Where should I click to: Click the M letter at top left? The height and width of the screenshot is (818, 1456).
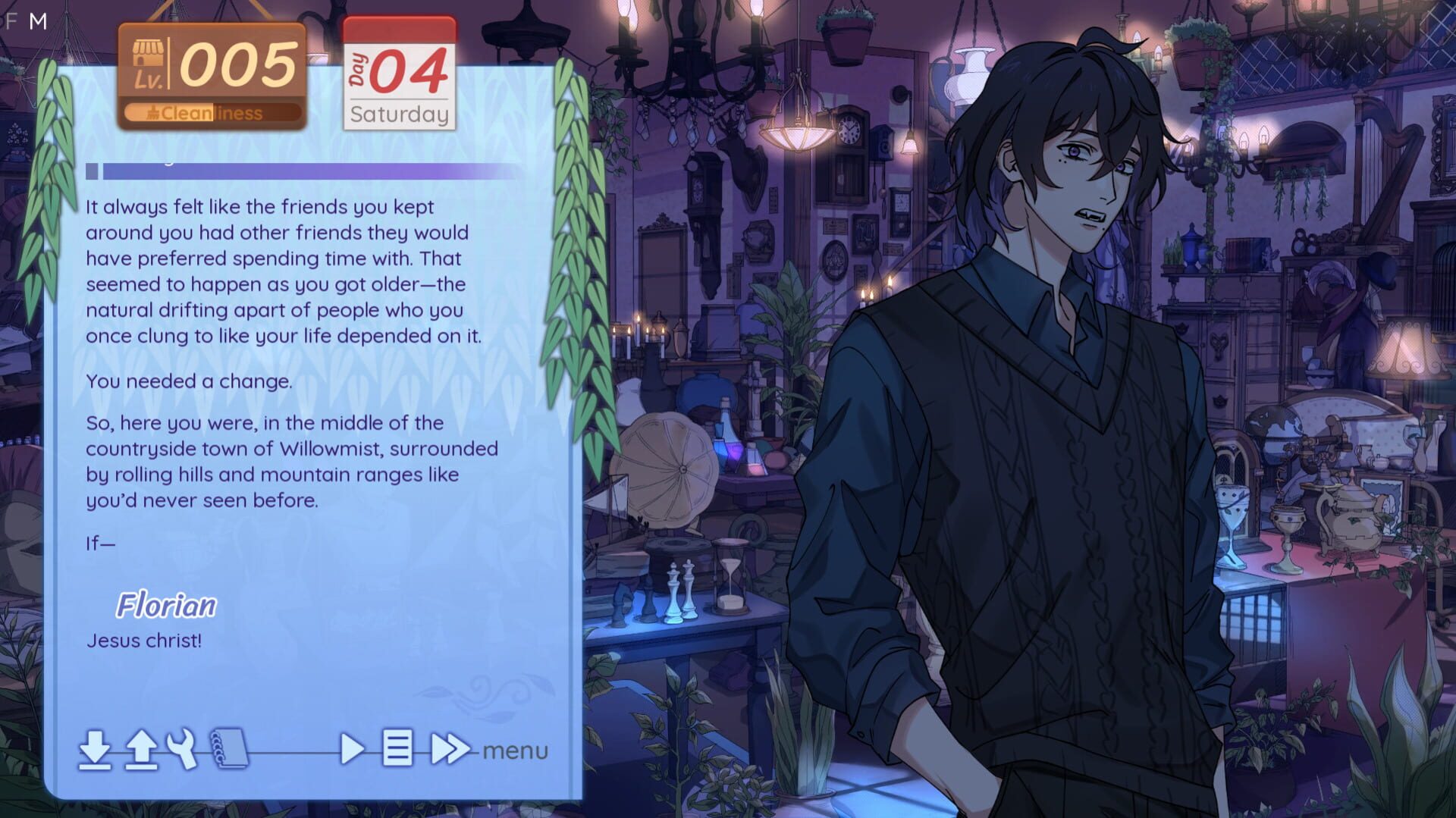tap(37, 20)
